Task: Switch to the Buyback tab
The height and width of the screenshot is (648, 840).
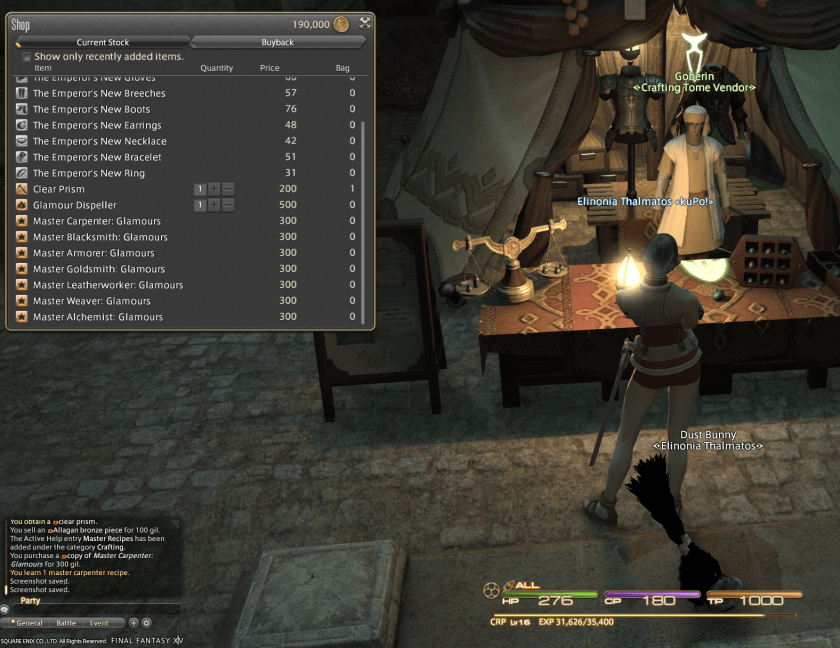Action: (277, 42)
